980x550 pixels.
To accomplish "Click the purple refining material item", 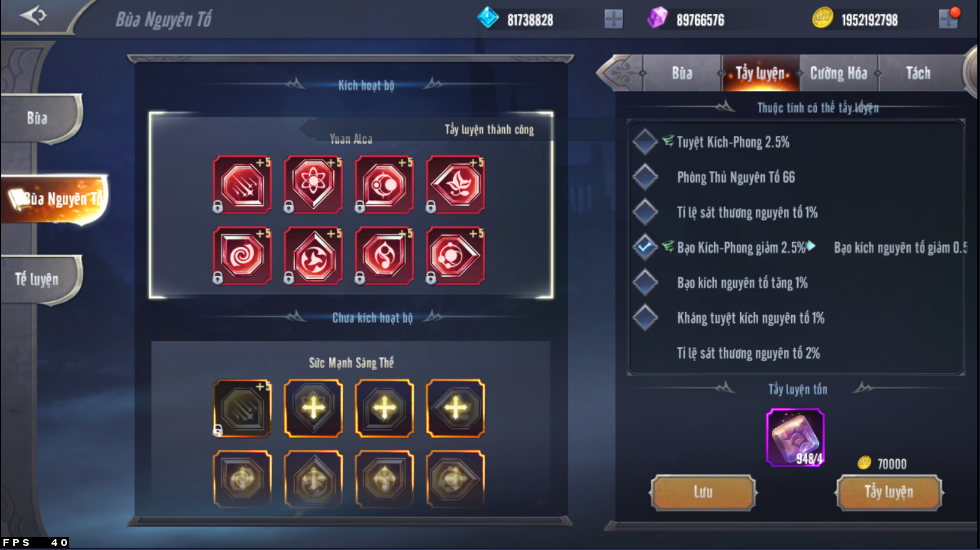I will click(795, 437).
